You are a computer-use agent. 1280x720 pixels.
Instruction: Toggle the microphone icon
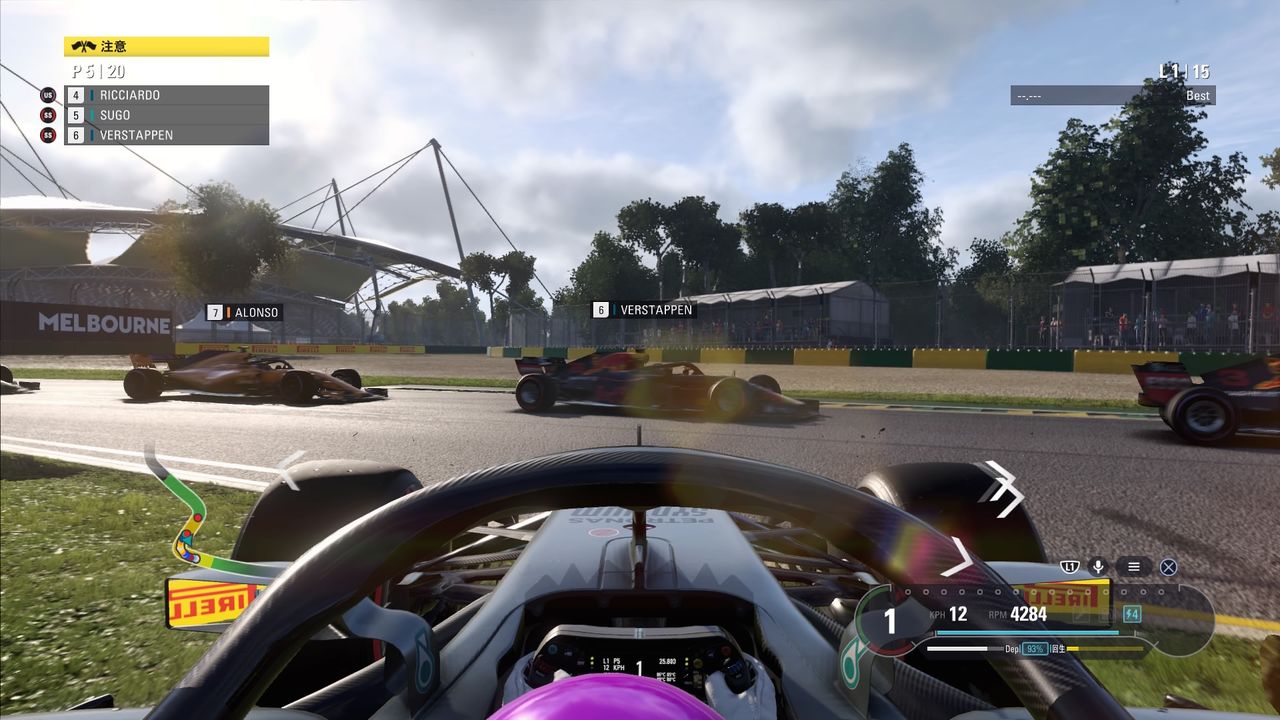point(1097,566)
